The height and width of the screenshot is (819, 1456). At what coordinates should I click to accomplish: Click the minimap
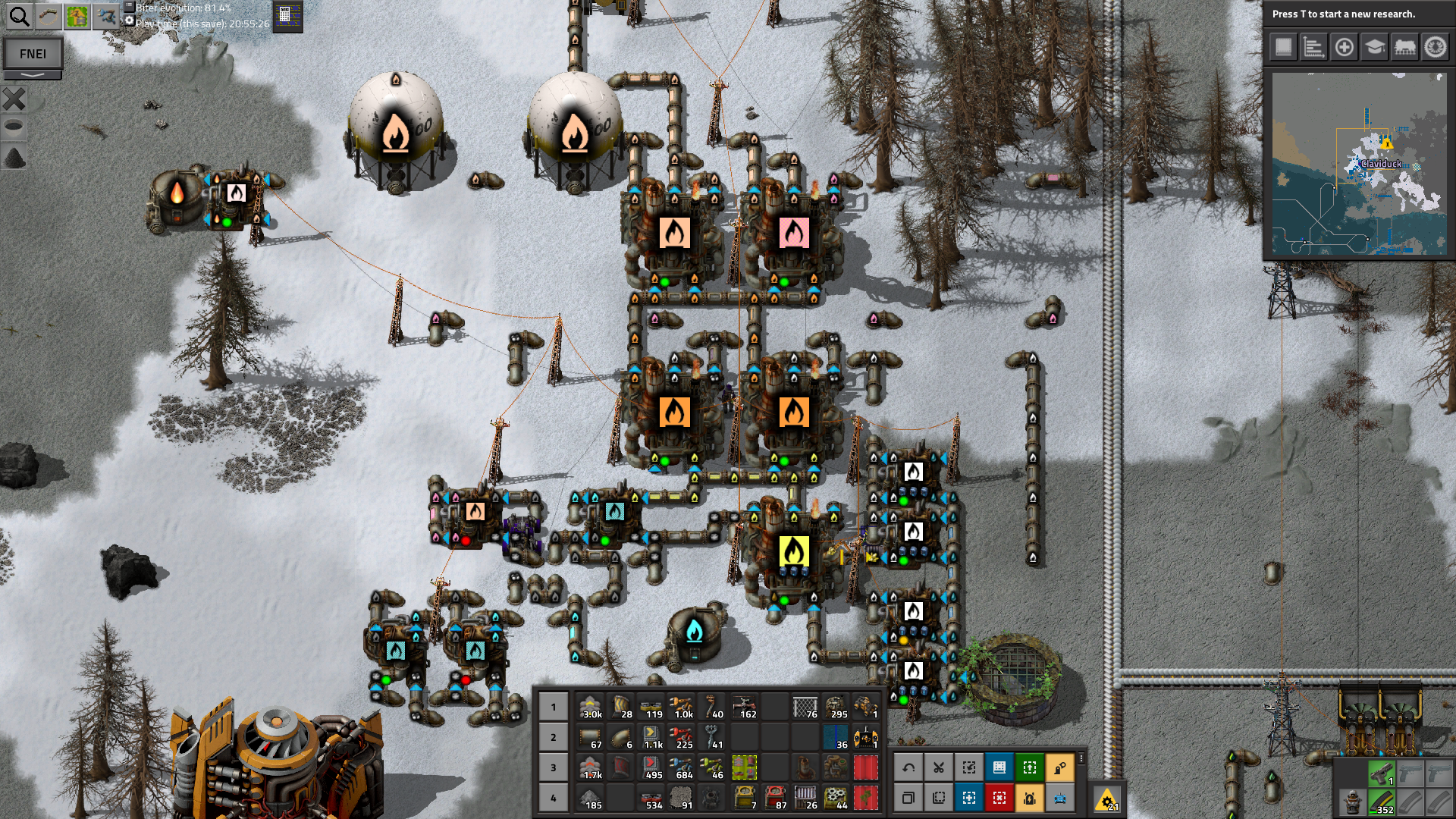coord(1358,163)
